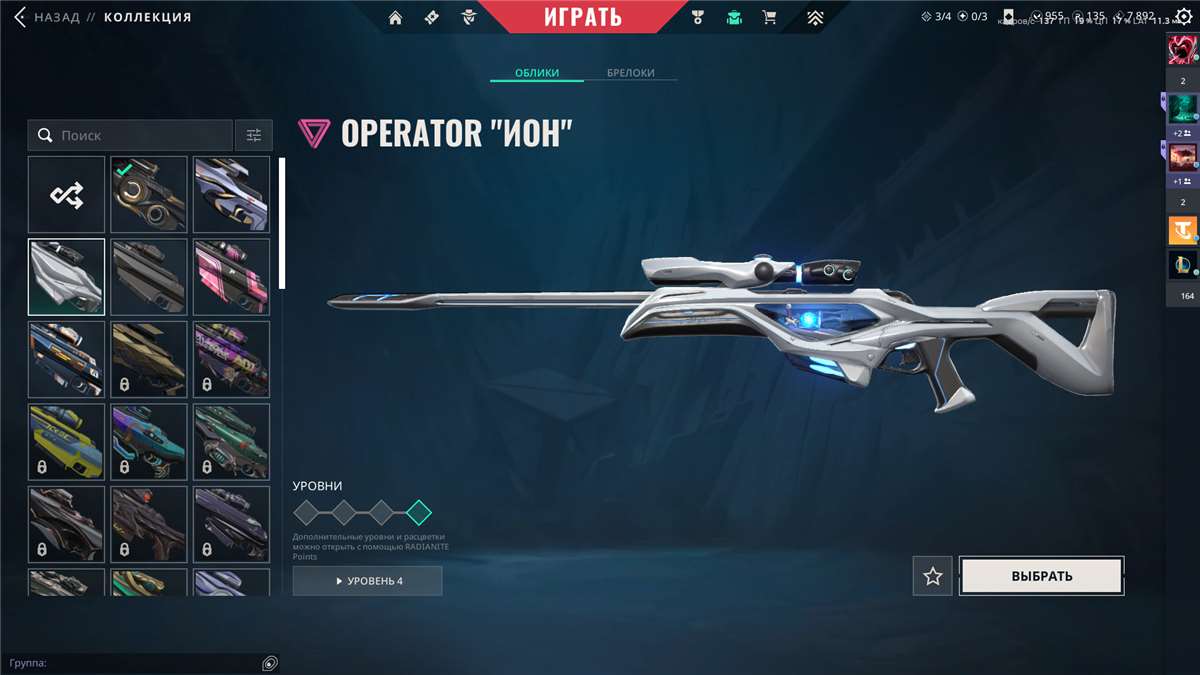
Task: Select the ОБЛИКИ tab
Action: pos(536,73)
